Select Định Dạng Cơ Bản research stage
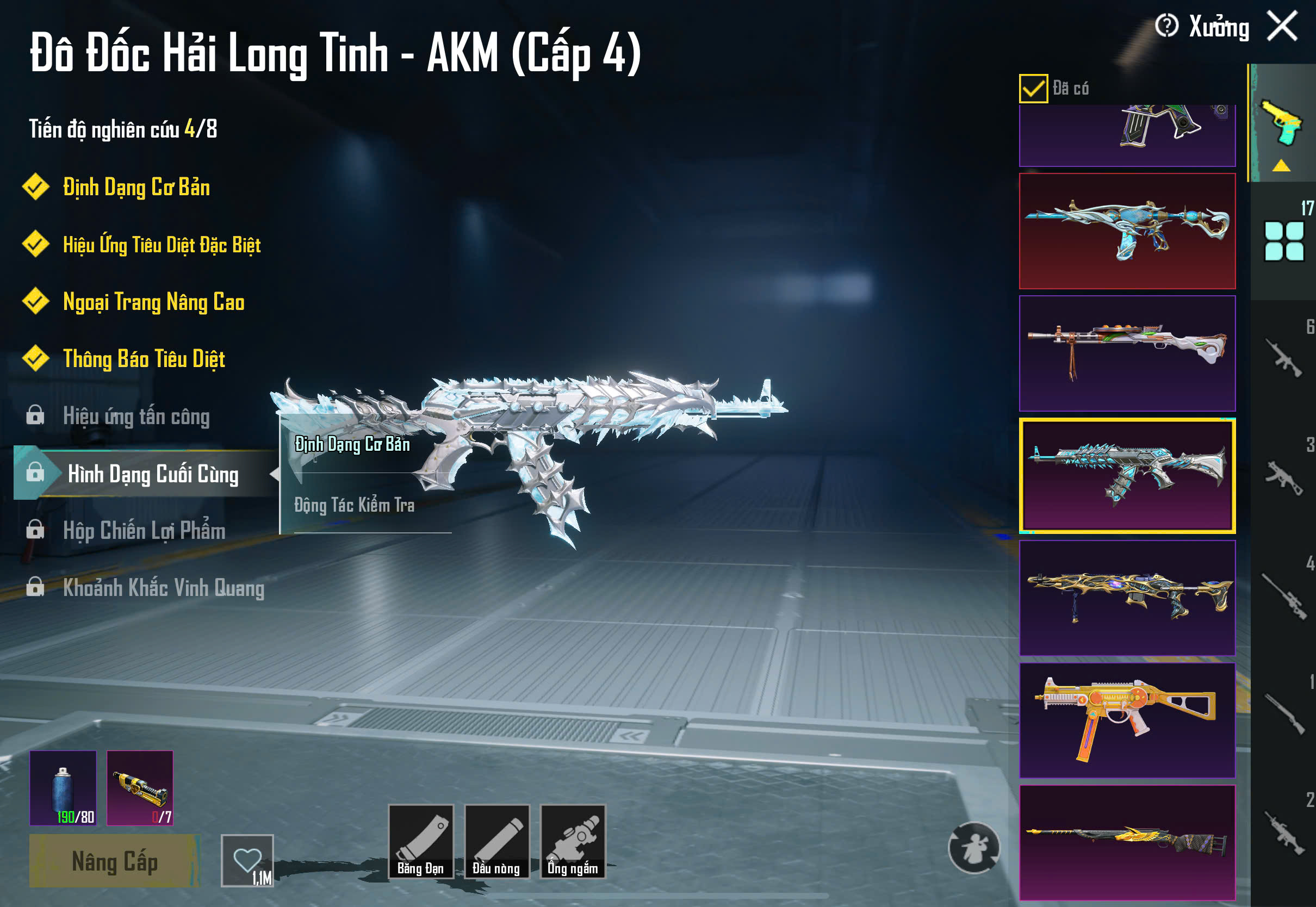Viewport: 1316px width, 907px height. pyautogui.click(x=136, y=188)
